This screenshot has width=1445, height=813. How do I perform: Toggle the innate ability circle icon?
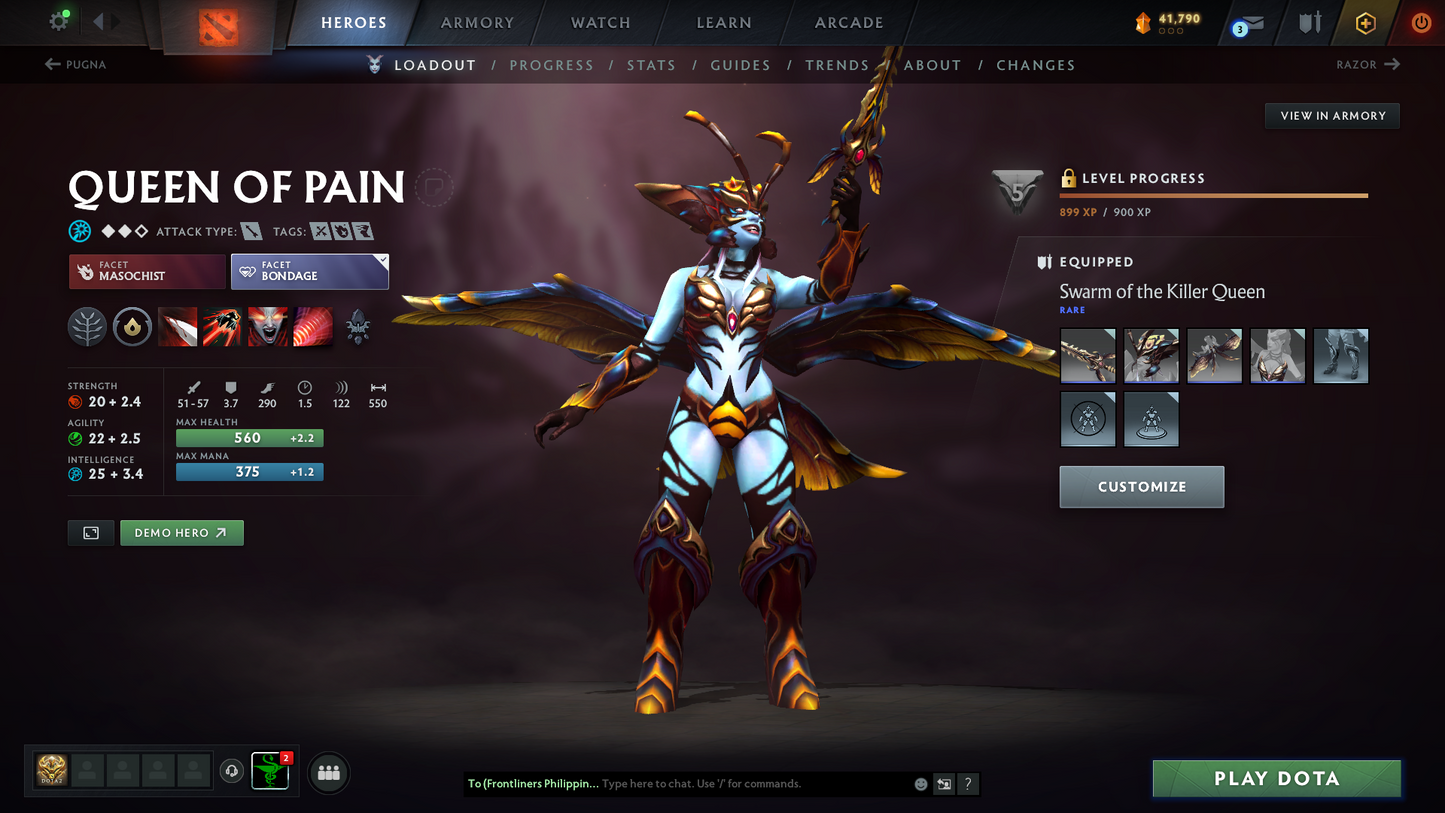132,327
